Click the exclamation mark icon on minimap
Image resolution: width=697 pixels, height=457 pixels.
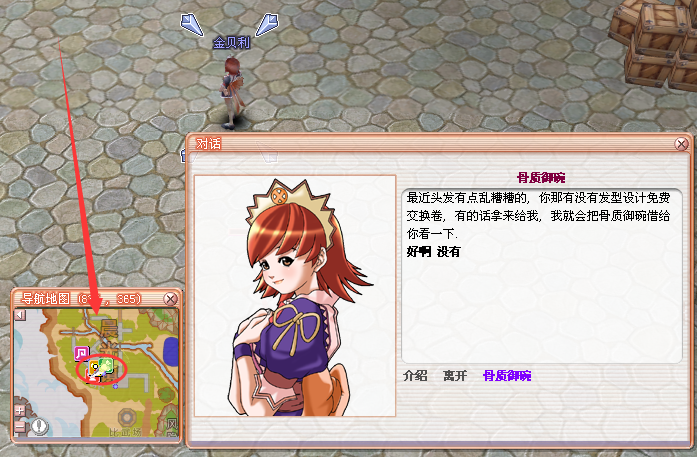point(39,427)
